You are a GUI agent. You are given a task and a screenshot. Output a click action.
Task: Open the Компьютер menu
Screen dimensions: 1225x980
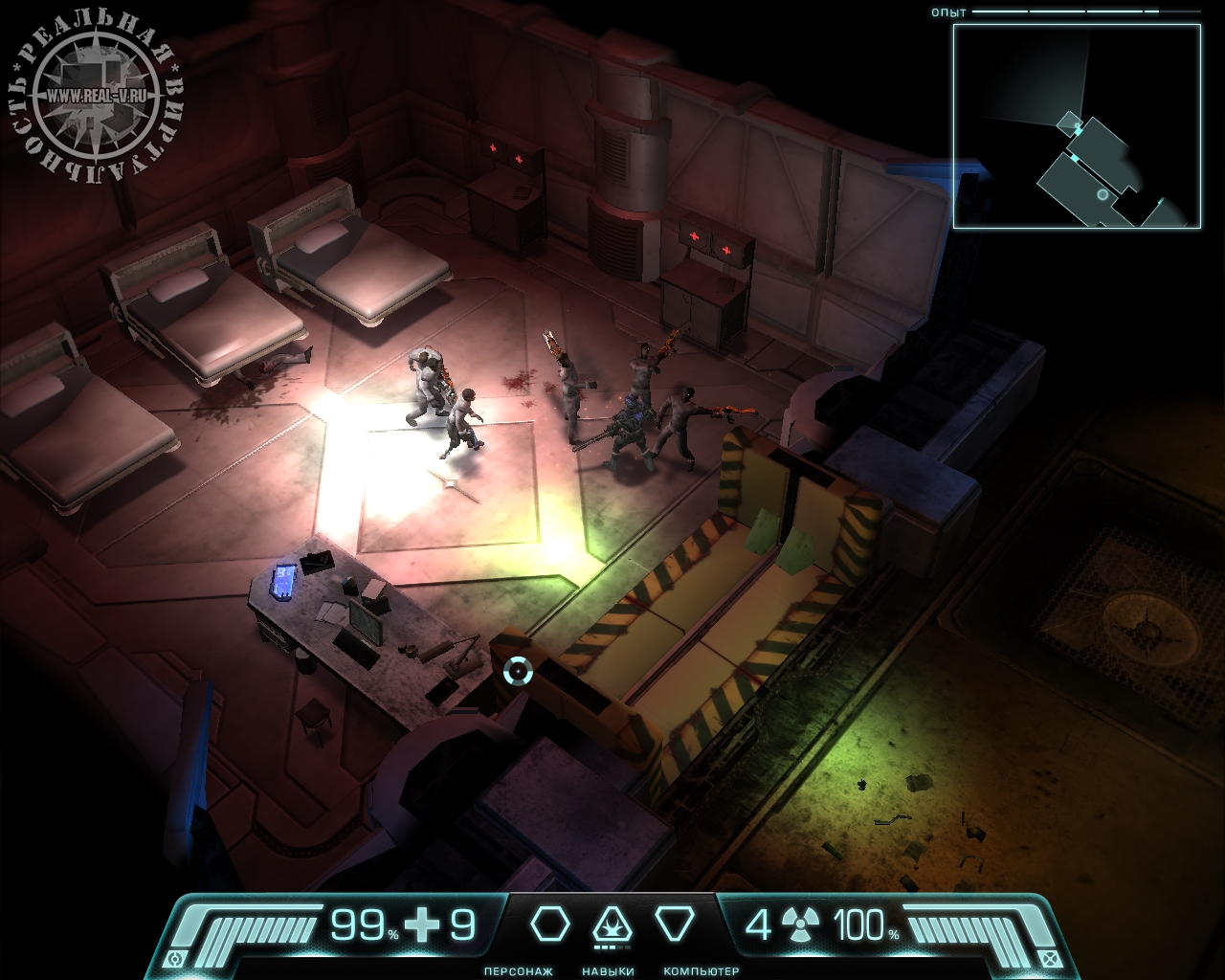675,924
